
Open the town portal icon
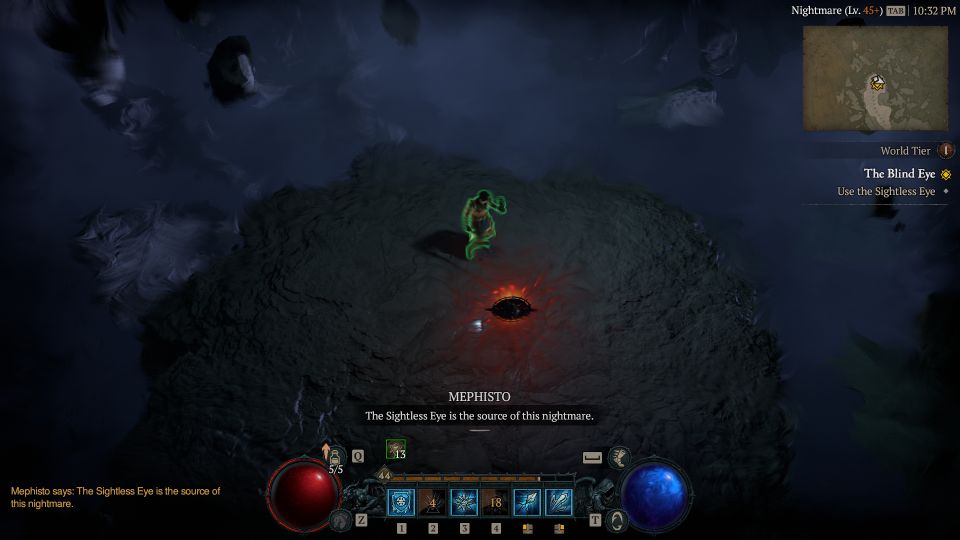pos(619,520)
